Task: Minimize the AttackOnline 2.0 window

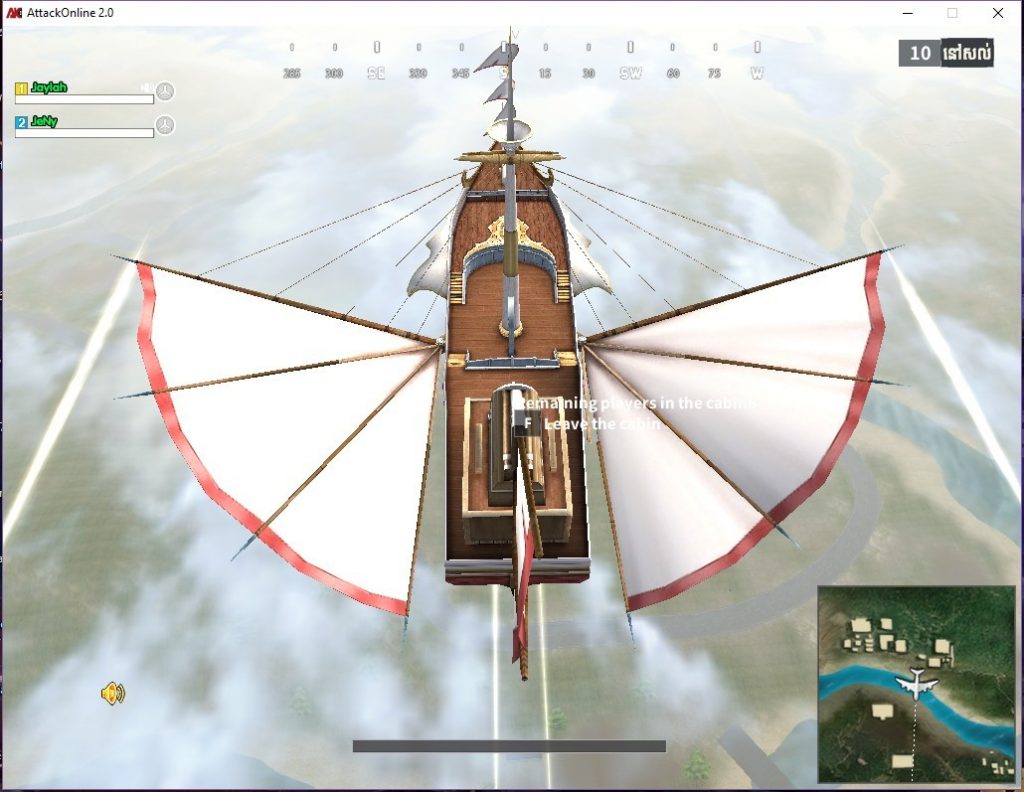Action: [x=908, y=13]
